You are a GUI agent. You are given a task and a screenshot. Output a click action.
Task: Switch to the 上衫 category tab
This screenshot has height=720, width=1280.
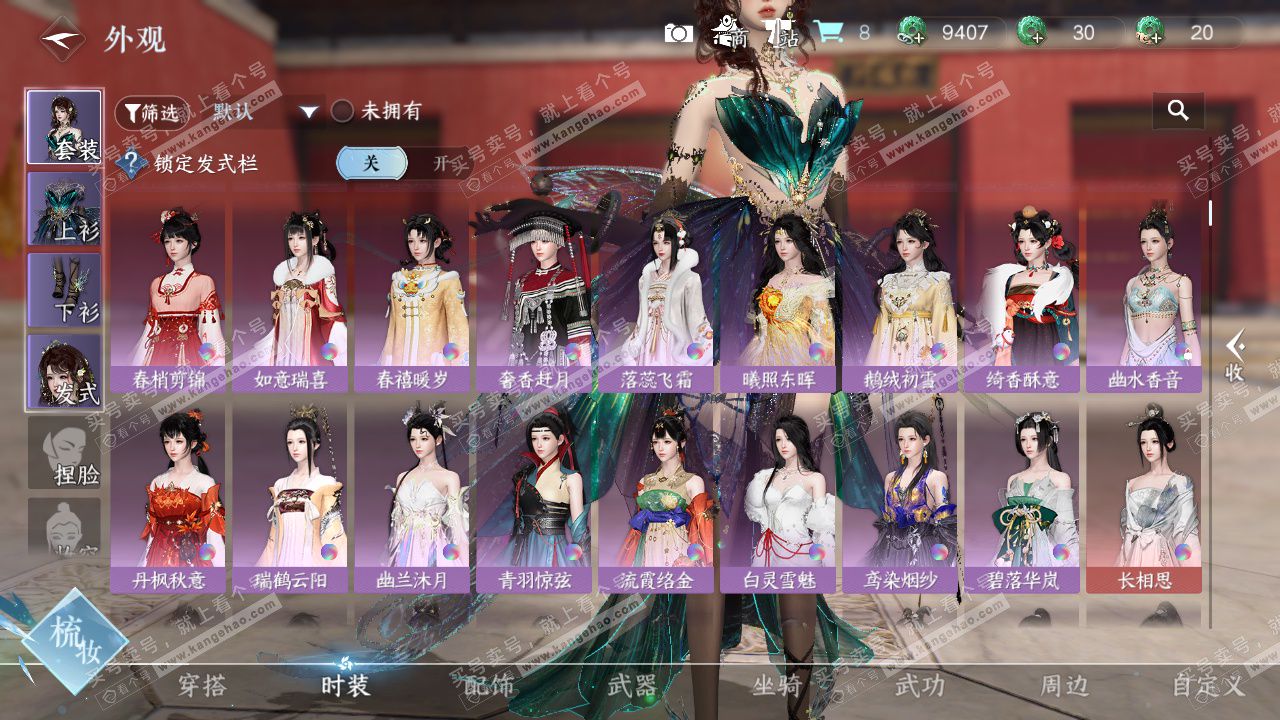[64, 208]
